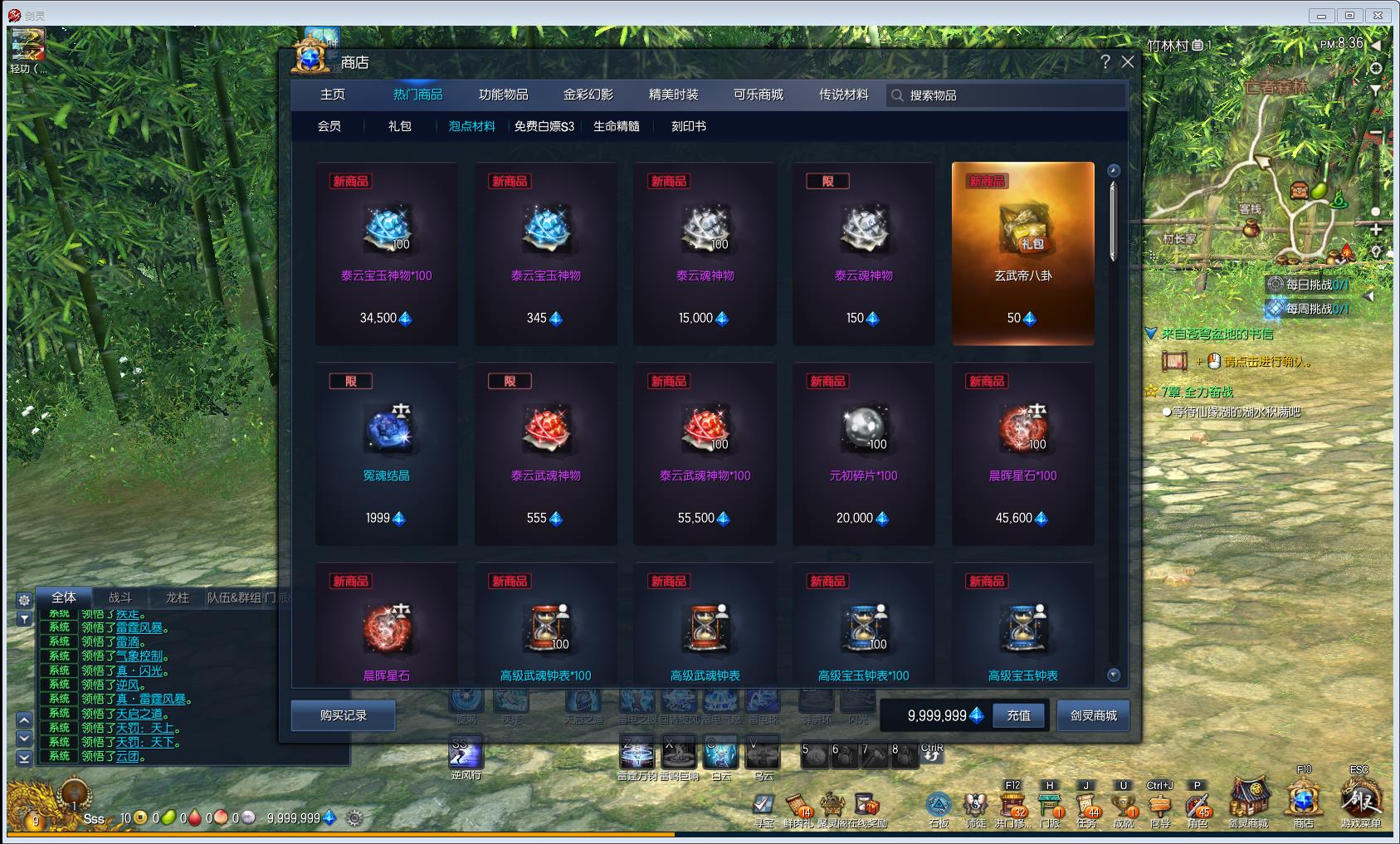Click the 充值 recharge button
The width and height of the screenshot is (1400, 844).
(x=1018, y=715)
